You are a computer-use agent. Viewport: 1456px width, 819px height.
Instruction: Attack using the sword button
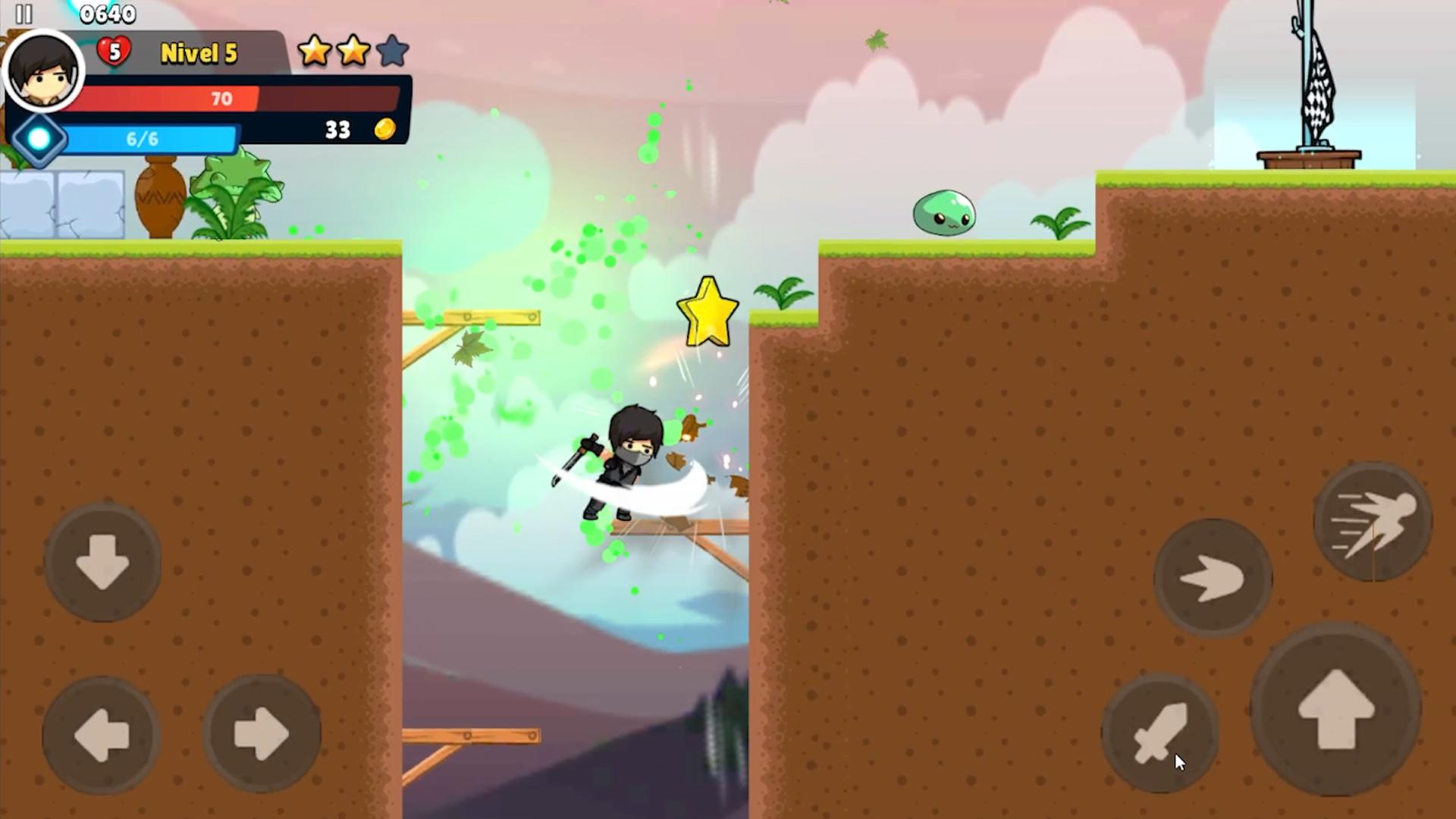[1159, 733]
